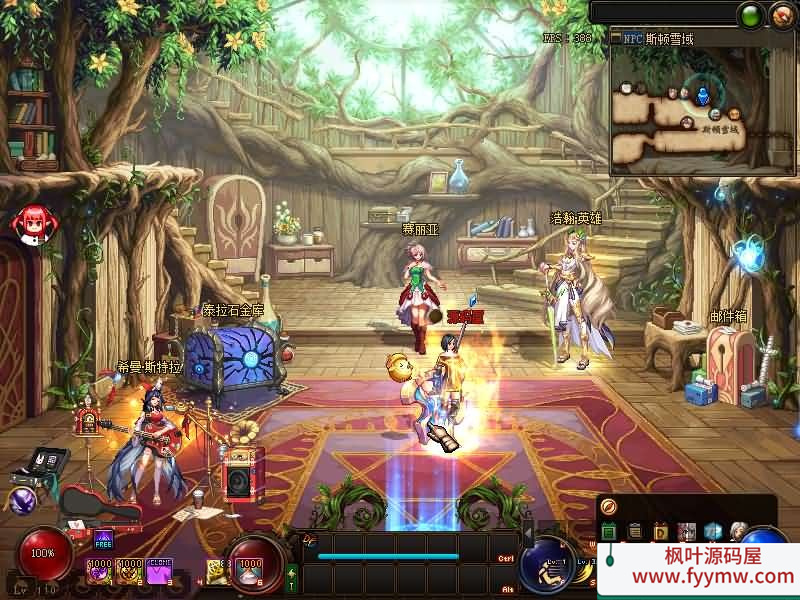Toggle the NPC filter on the minimap

coord(631,38)
